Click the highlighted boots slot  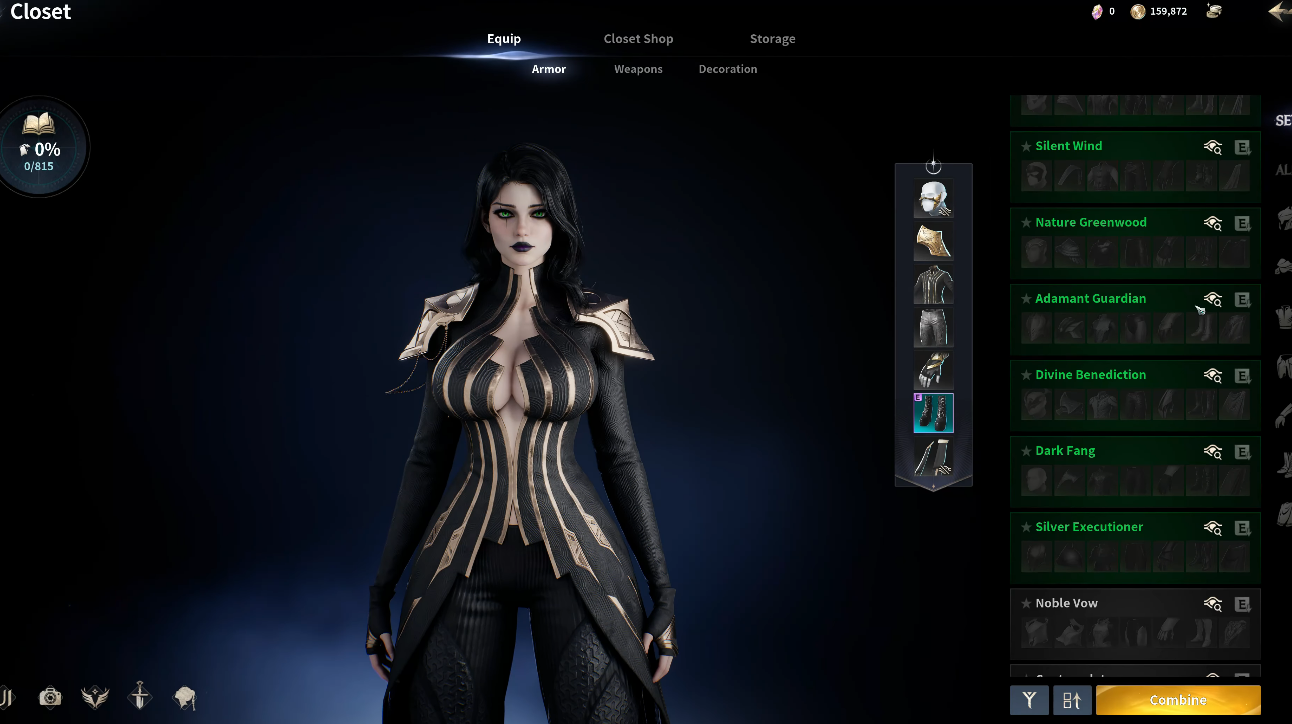(933, 413)
